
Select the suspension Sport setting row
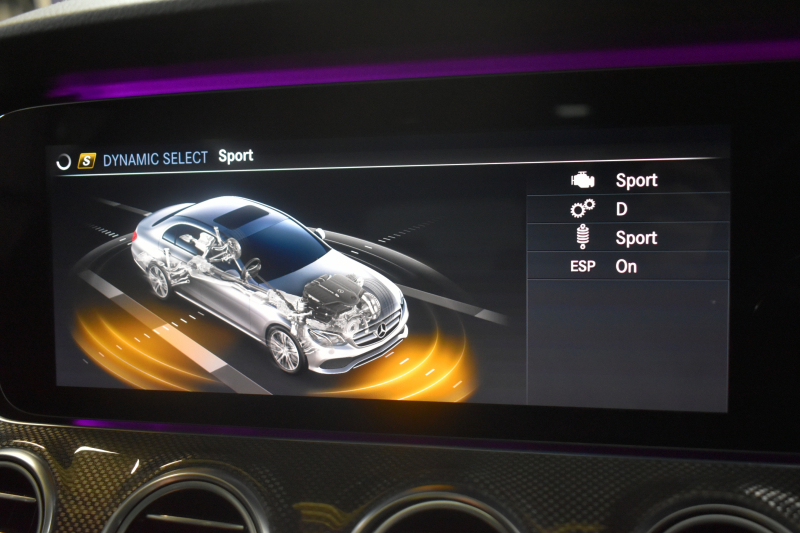click(x=628, y=238)
